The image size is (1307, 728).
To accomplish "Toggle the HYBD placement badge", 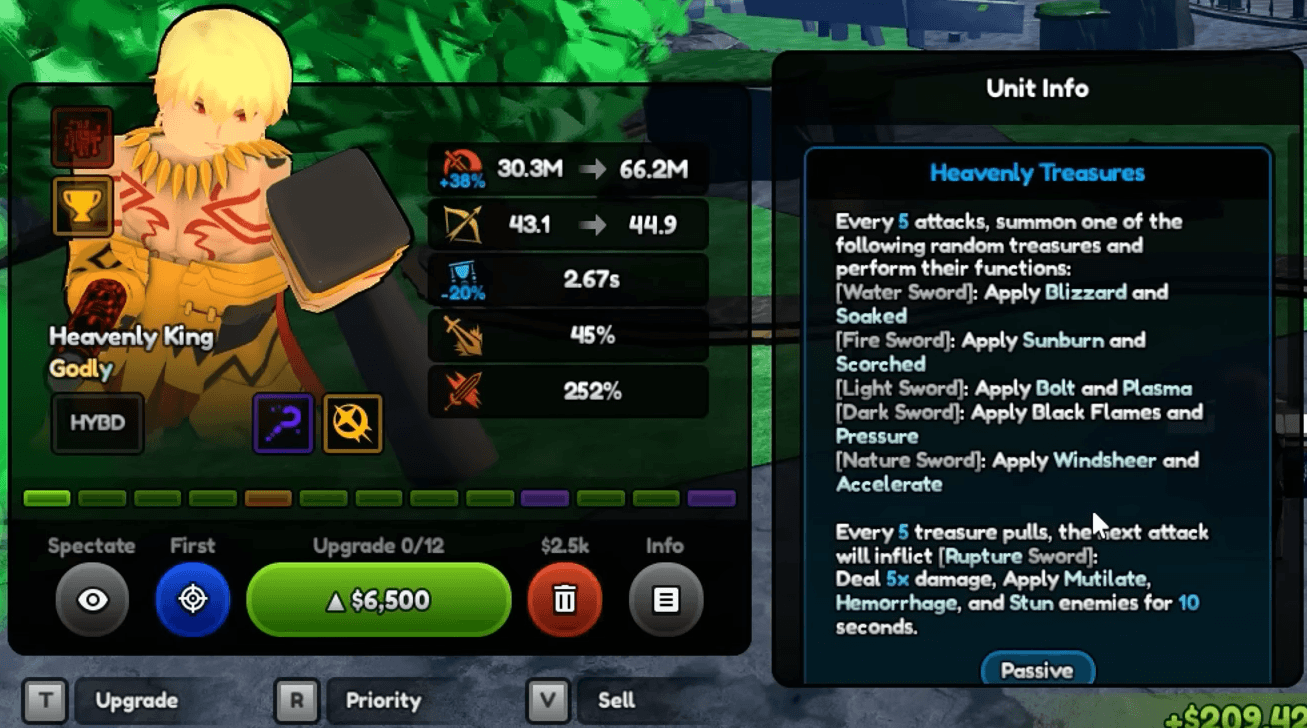I will point(96,423).
